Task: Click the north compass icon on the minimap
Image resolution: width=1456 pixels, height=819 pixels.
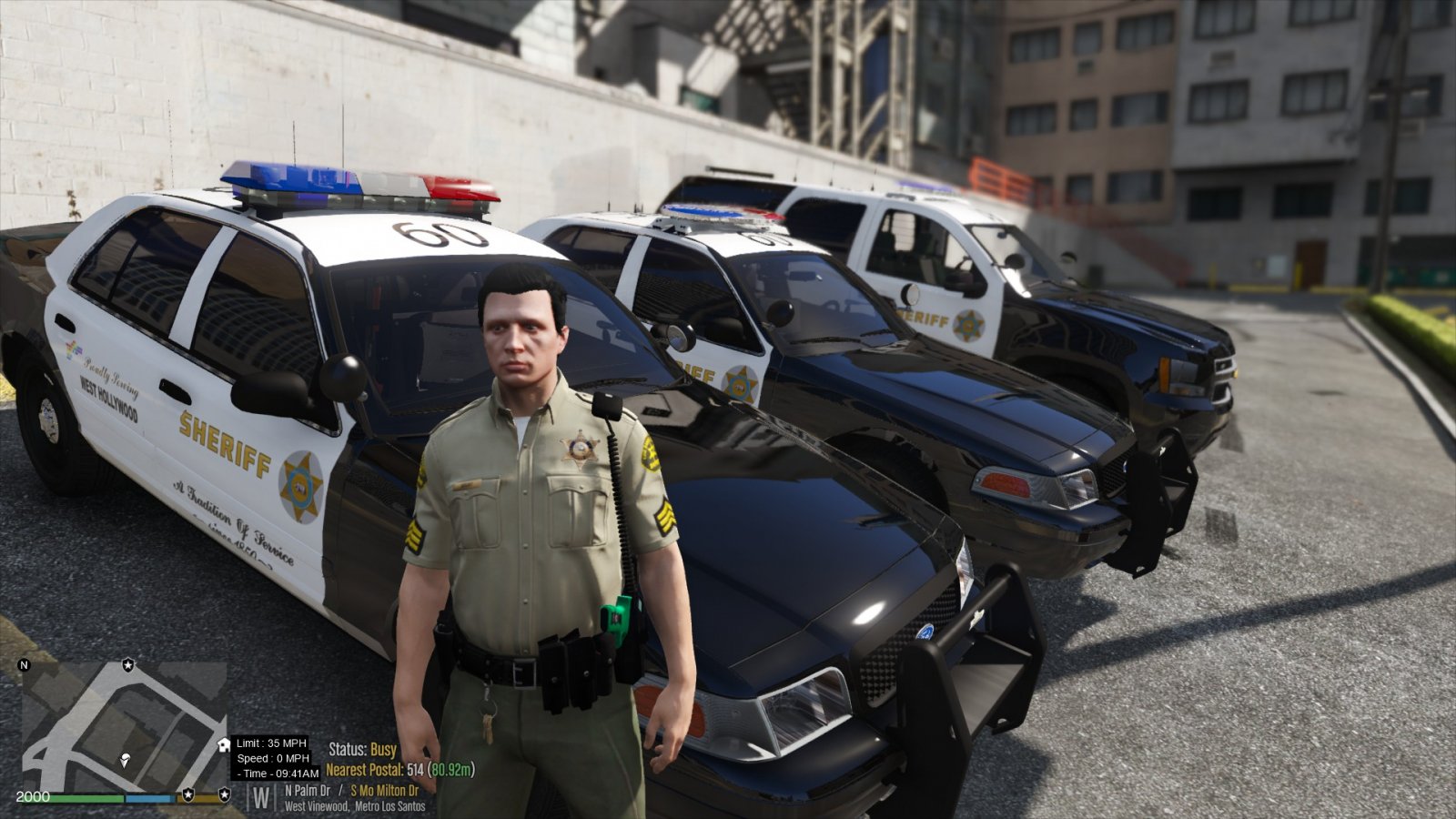Action: [23, 665]
